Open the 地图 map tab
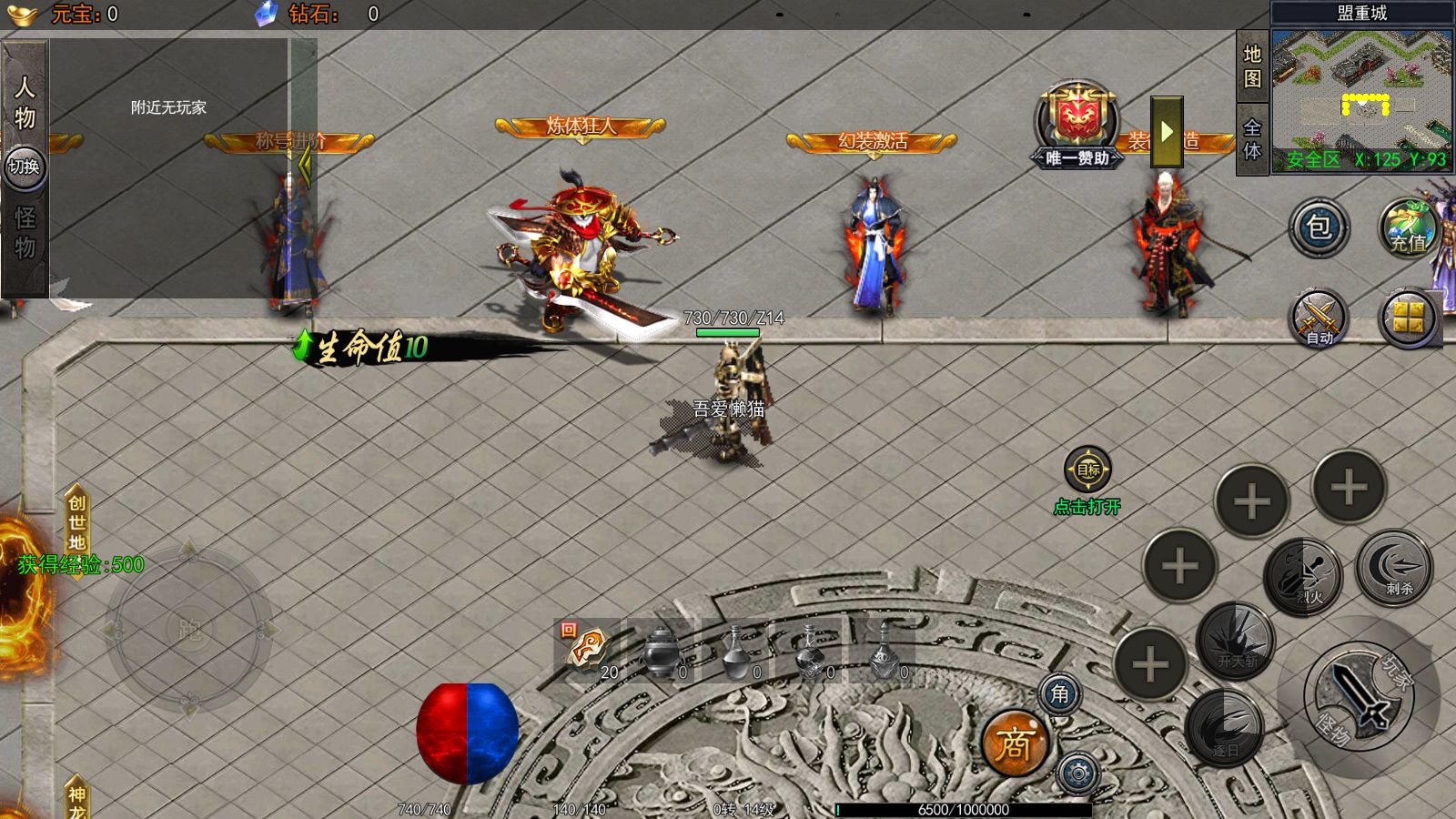Image resolution: width=1456 pixels, height=819 pixels. tap(1252, 66)
